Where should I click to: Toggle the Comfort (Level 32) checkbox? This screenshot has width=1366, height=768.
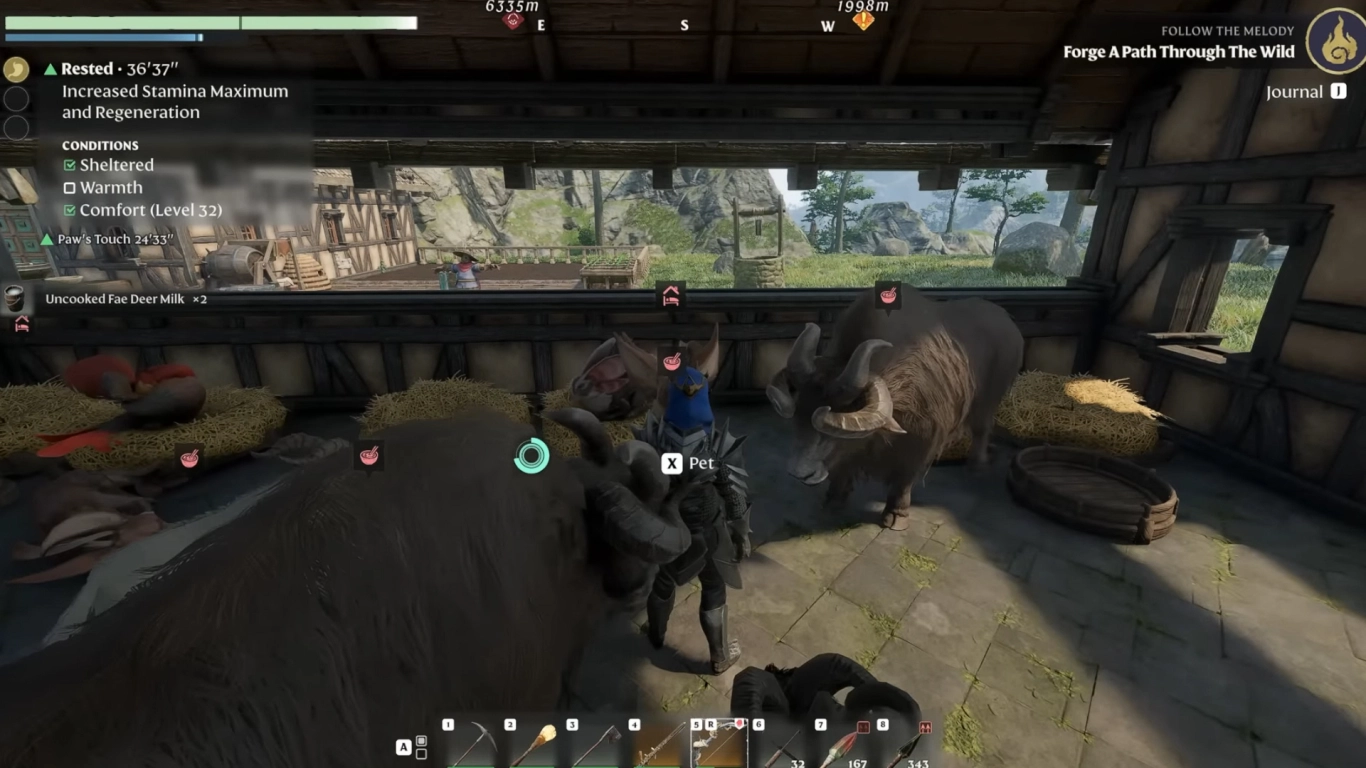[x=70, y=210]
